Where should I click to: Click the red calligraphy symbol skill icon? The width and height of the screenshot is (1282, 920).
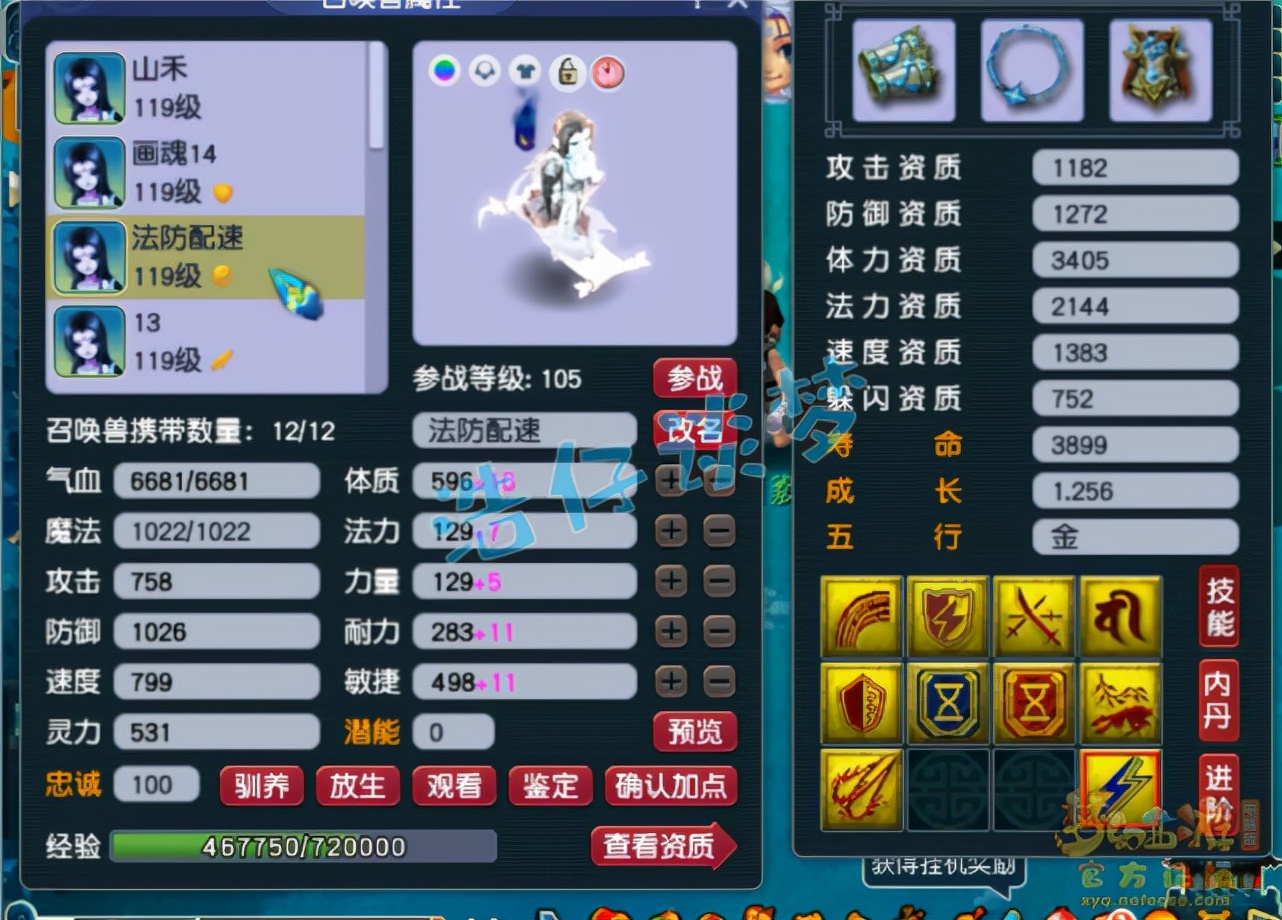pyautogui.click(x=1121, y=617)
